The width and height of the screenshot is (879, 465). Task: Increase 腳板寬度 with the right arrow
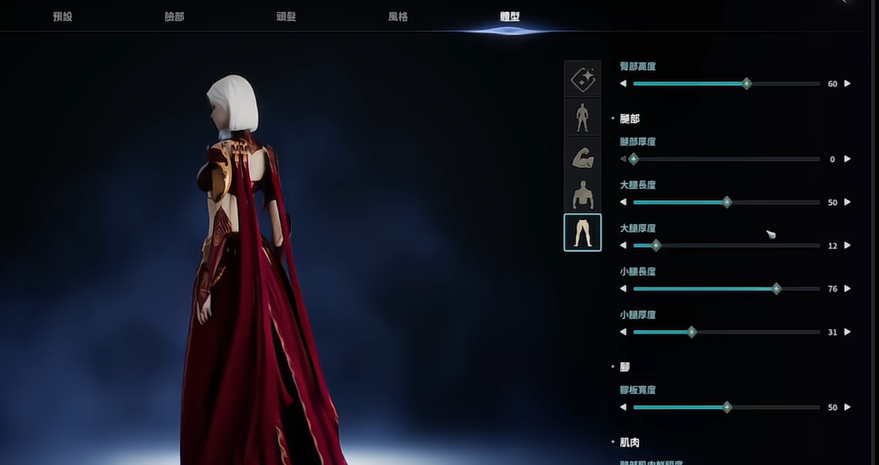coord(848,407)
